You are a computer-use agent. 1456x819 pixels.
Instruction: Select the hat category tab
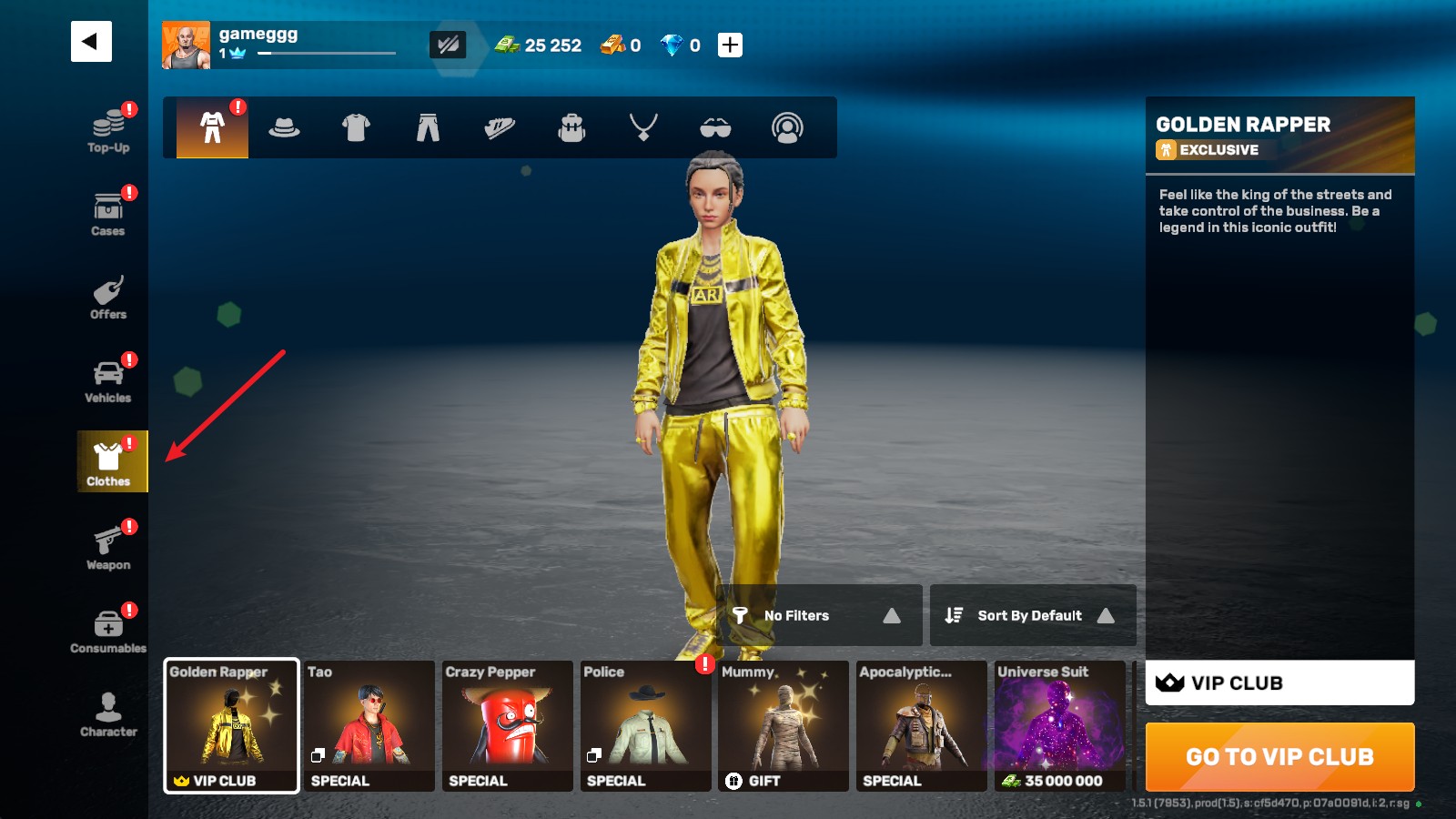(x=284, y=128)
